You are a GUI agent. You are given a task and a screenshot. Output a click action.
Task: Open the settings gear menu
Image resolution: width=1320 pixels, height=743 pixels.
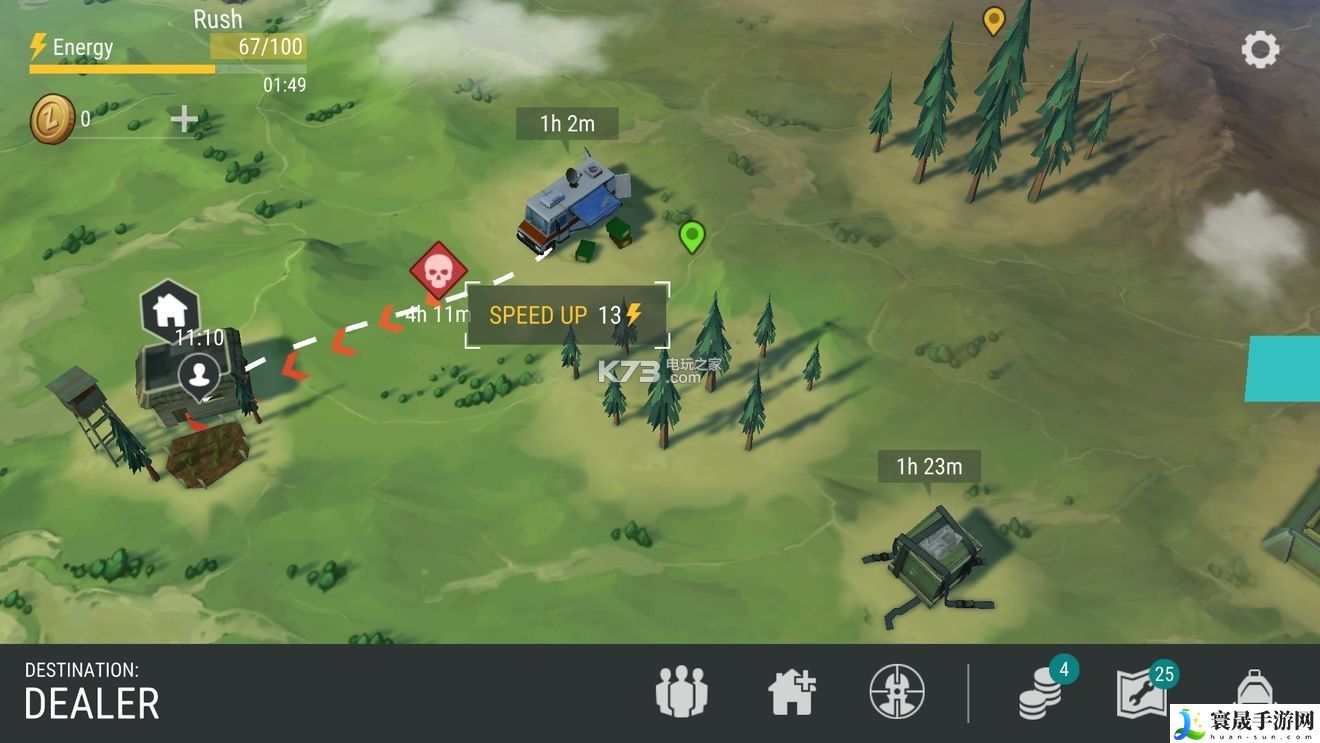[1260, 49]
